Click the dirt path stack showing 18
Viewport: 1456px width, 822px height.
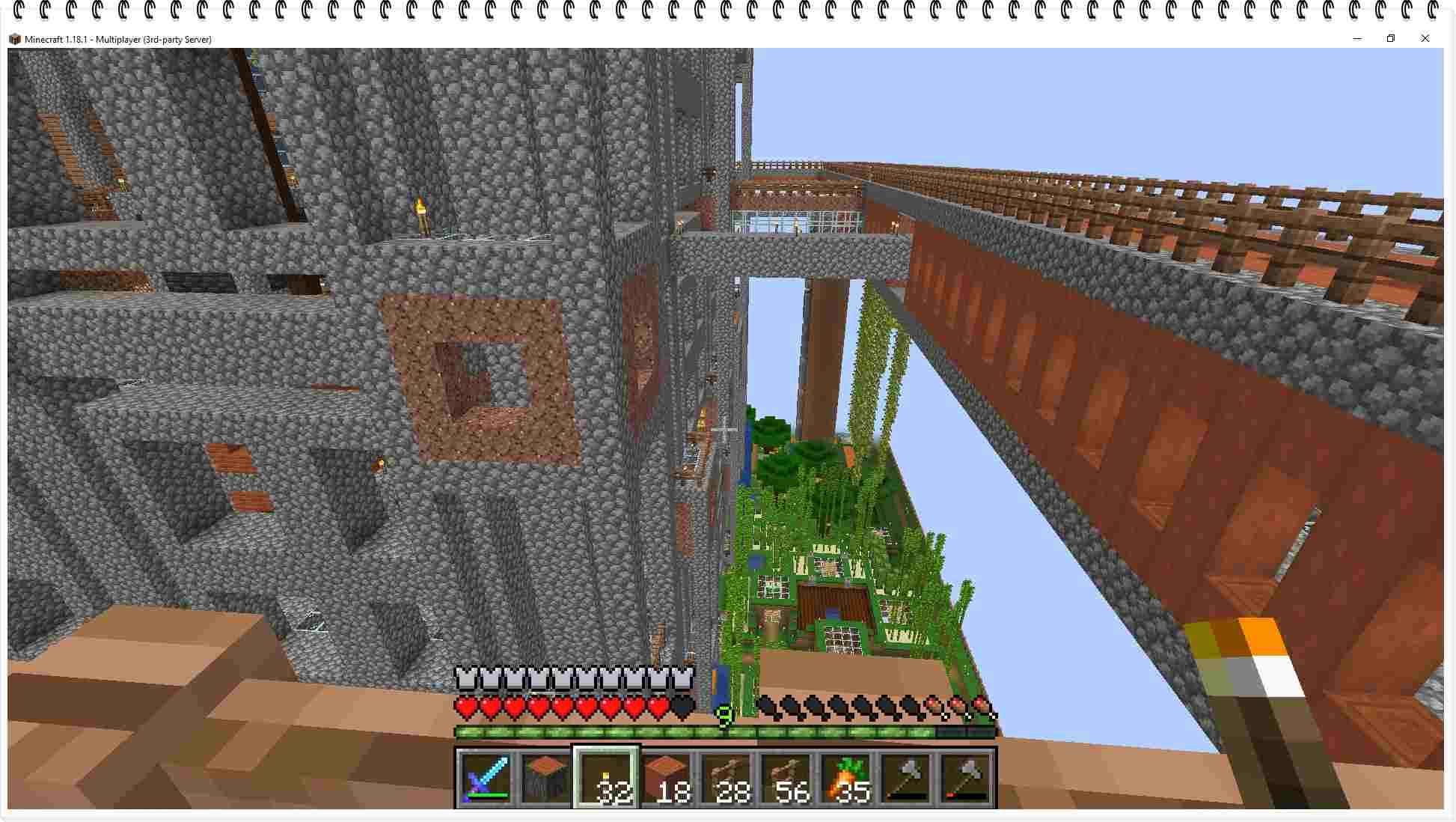pyautogui.click(x=665, y=779)
